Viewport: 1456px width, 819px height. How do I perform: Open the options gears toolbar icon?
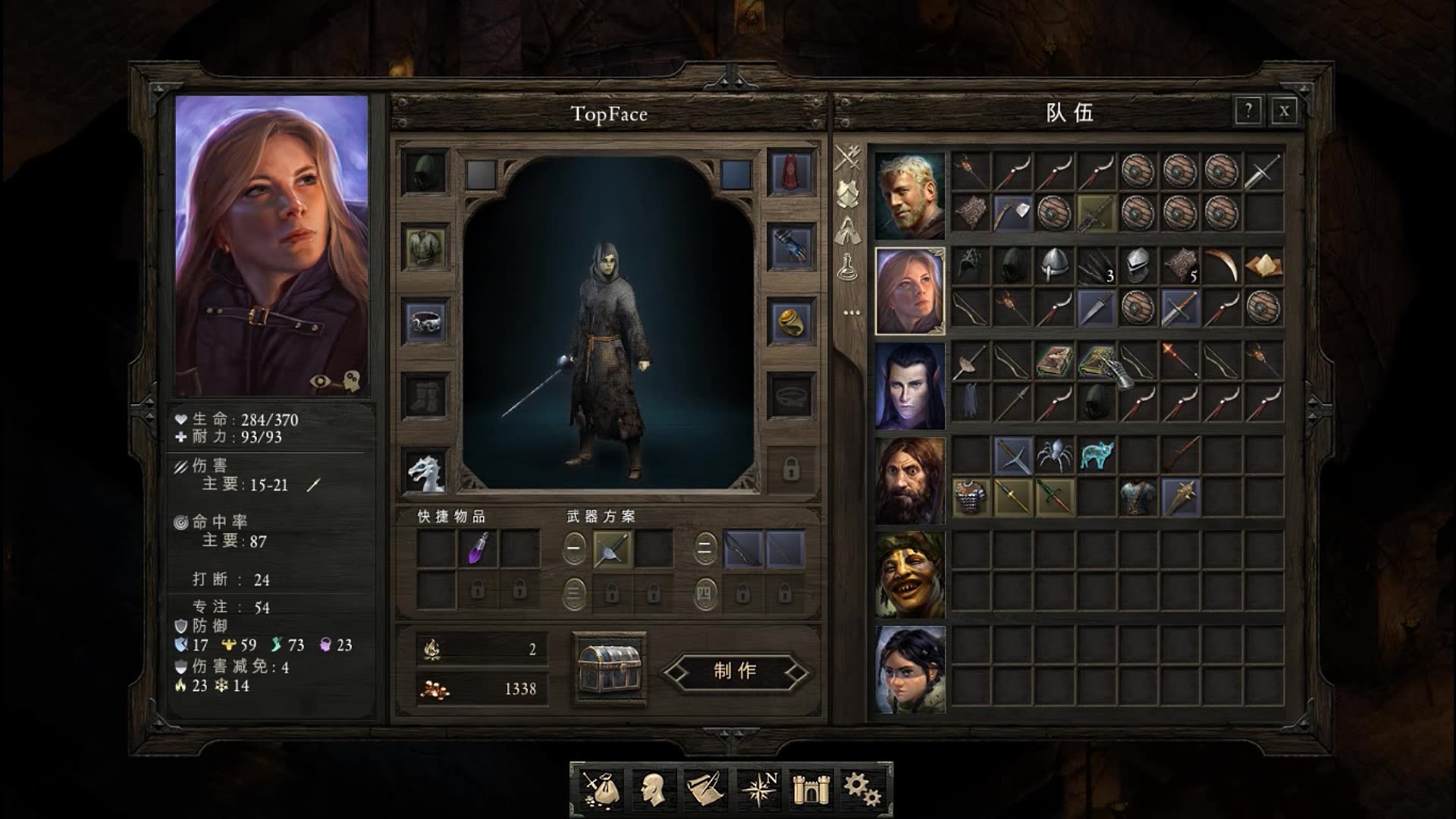[x=862, y=789]
